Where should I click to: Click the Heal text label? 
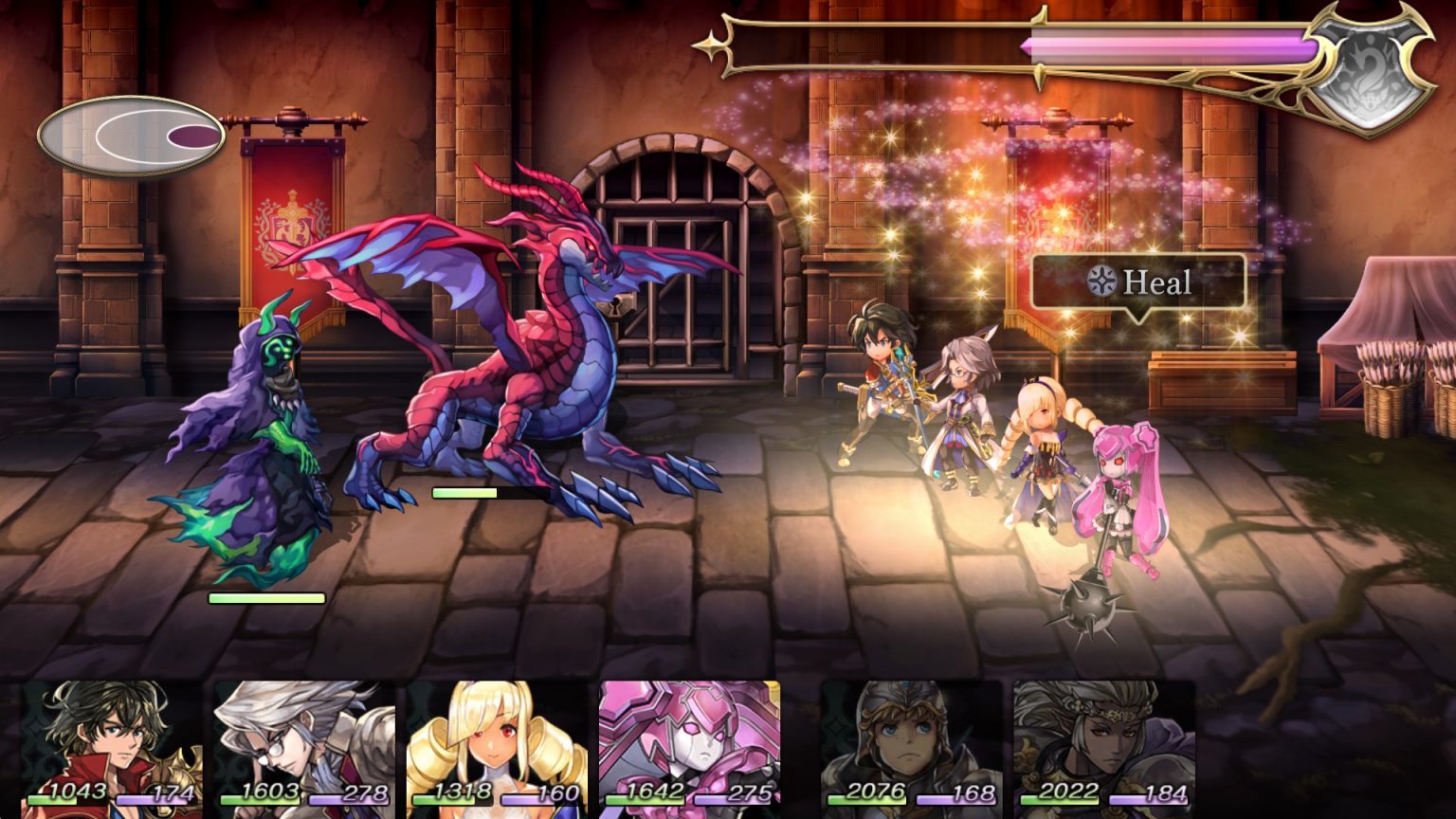tap(1156, 282)
